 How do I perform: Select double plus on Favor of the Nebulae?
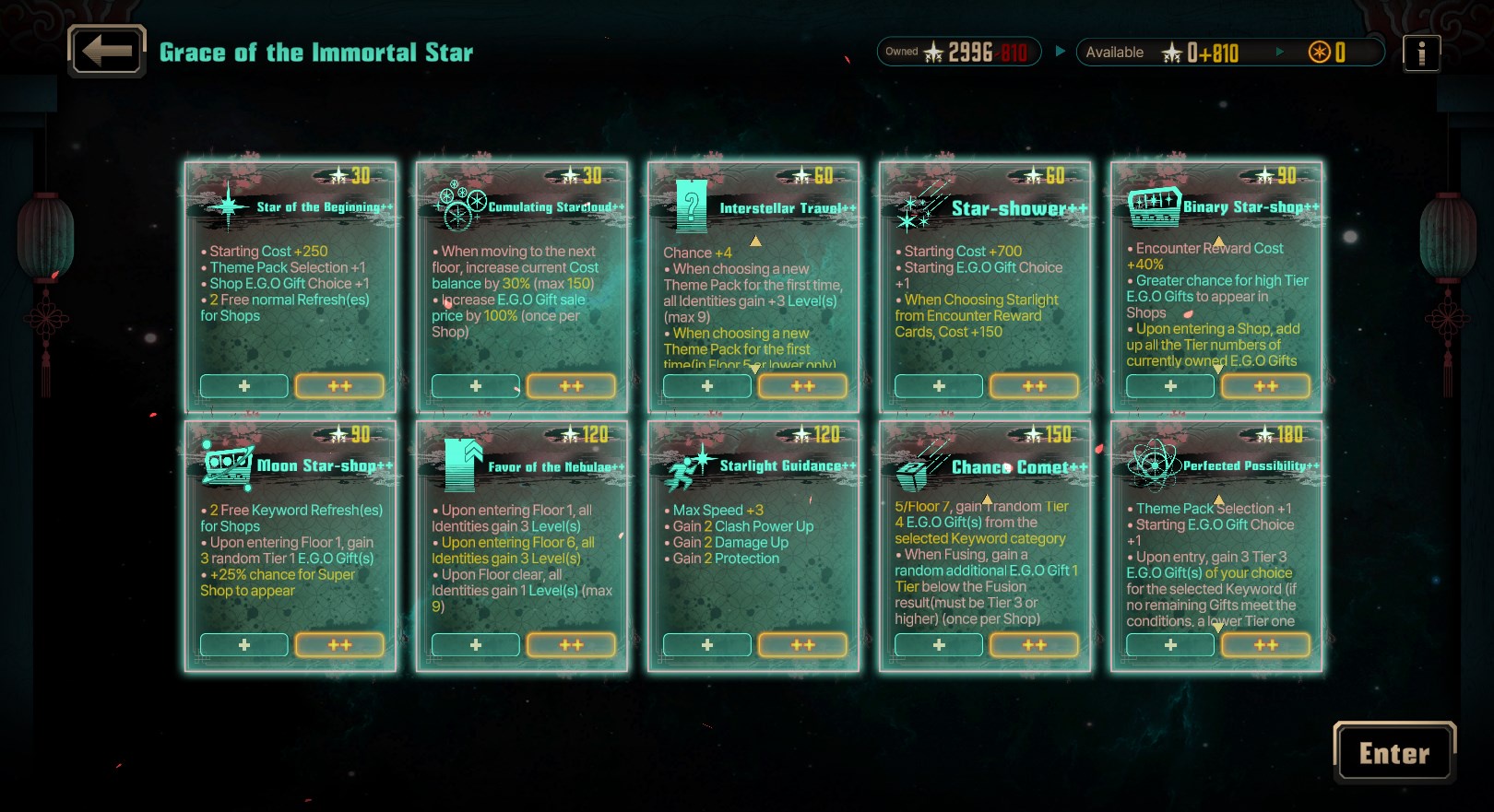pyautogui.click(x=571, y=645)
